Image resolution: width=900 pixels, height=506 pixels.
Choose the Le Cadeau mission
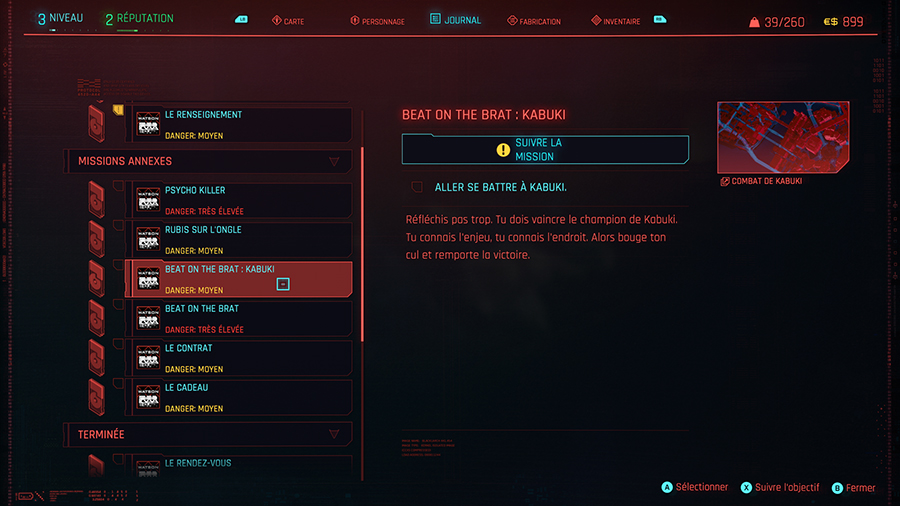[x=240, y=397]
